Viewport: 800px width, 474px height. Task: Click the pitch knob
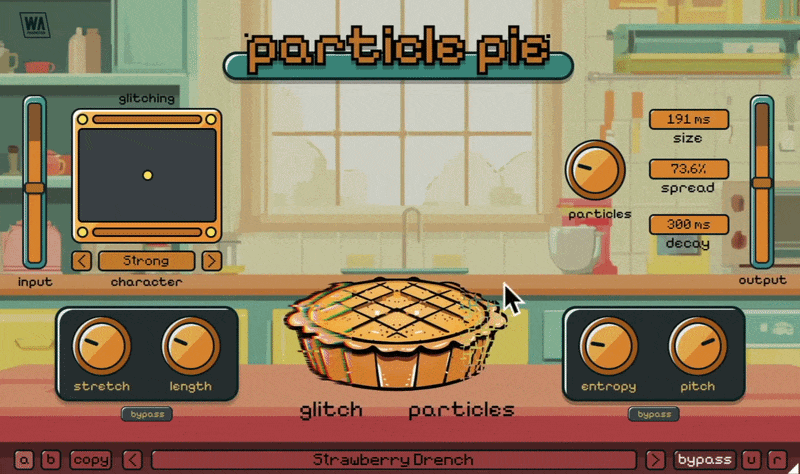coord(696,345)
